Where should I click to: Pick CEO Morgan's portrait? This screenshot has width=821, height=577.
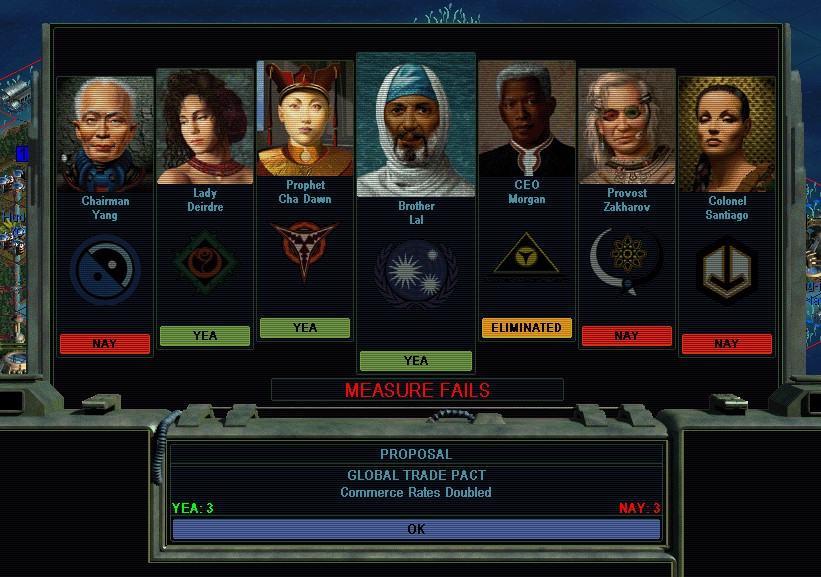527,118
